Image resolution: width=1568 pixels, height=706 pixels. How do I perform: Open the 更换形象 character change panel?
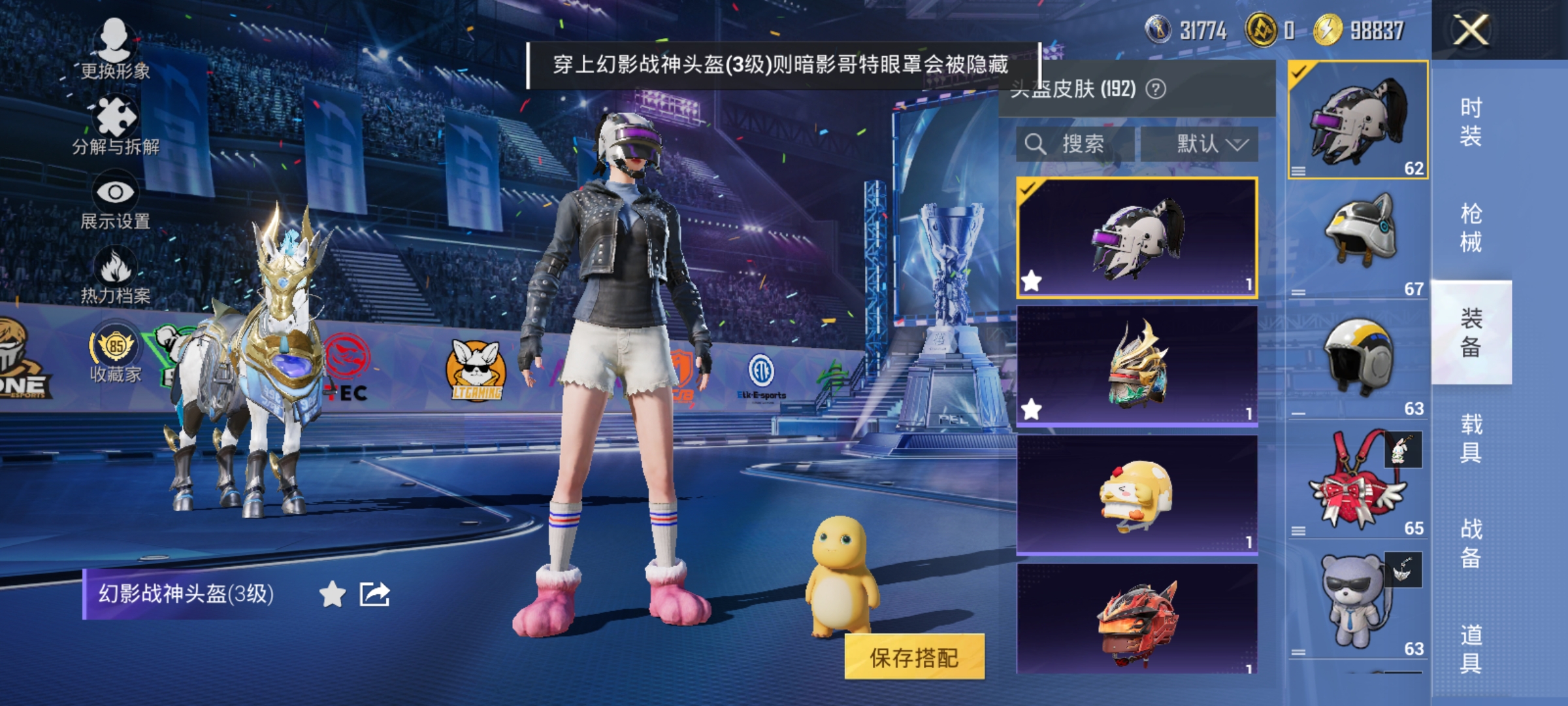tap(114, 49)
